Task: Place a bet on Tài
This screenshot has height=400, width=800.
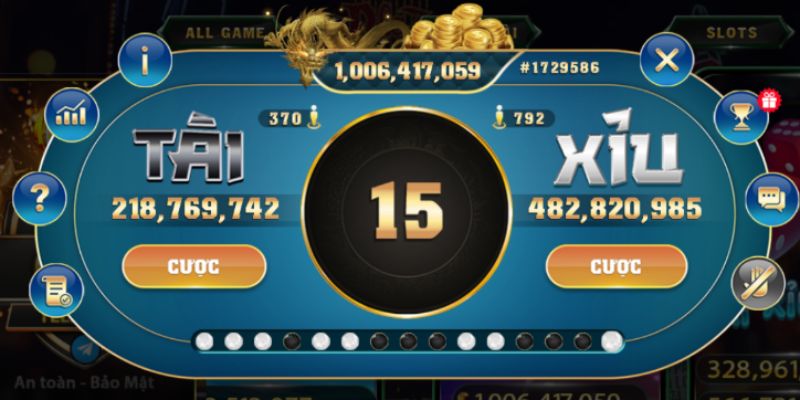Action: (x=194, y=266)
